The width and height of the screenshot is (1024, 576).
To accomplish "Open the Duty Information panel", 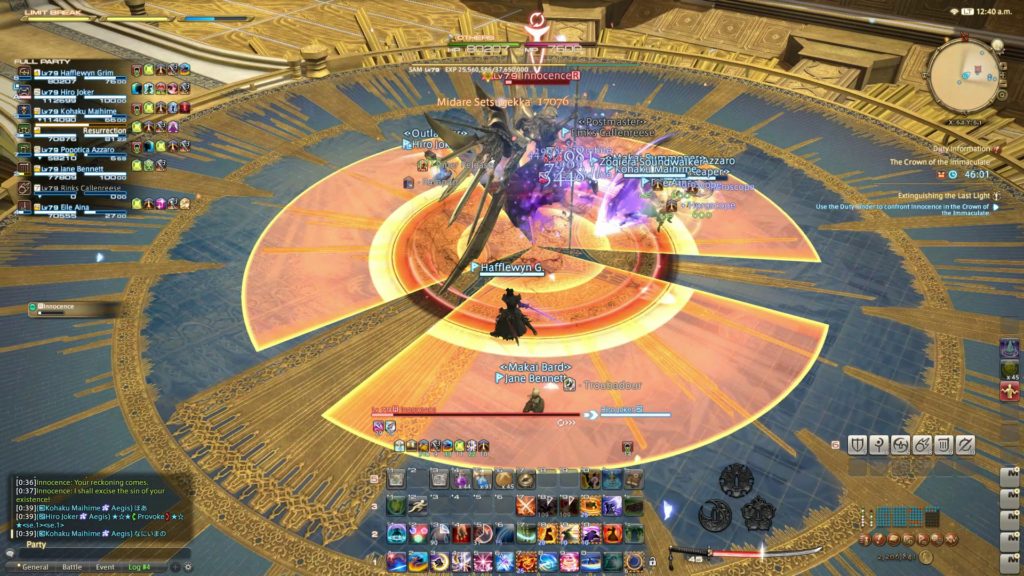I will tap(962, 148).
